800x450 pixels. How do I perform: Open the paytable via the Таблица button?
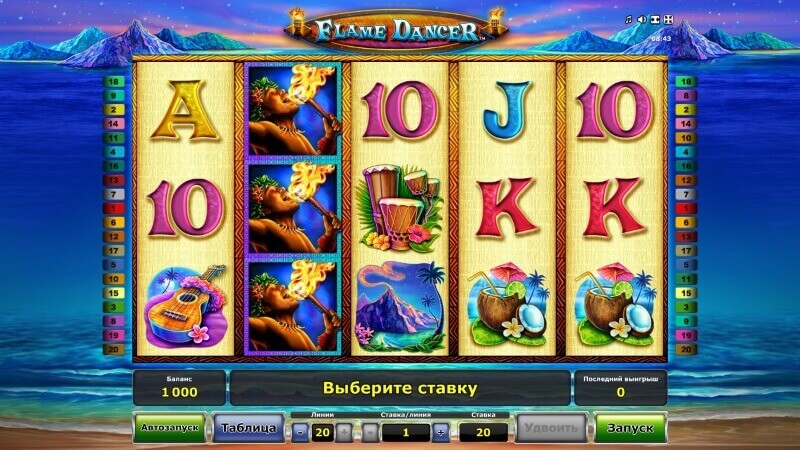pos(248,428)
